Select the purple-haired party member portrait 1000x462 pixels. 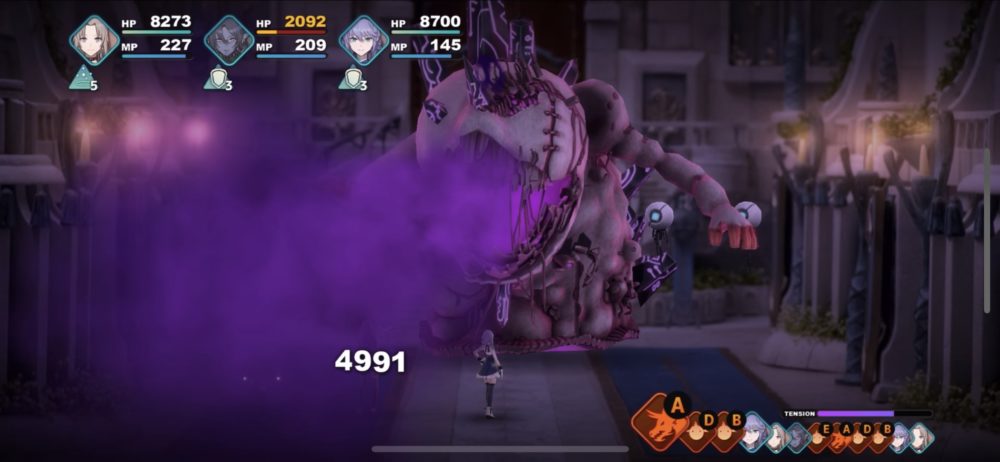(363, 40)
